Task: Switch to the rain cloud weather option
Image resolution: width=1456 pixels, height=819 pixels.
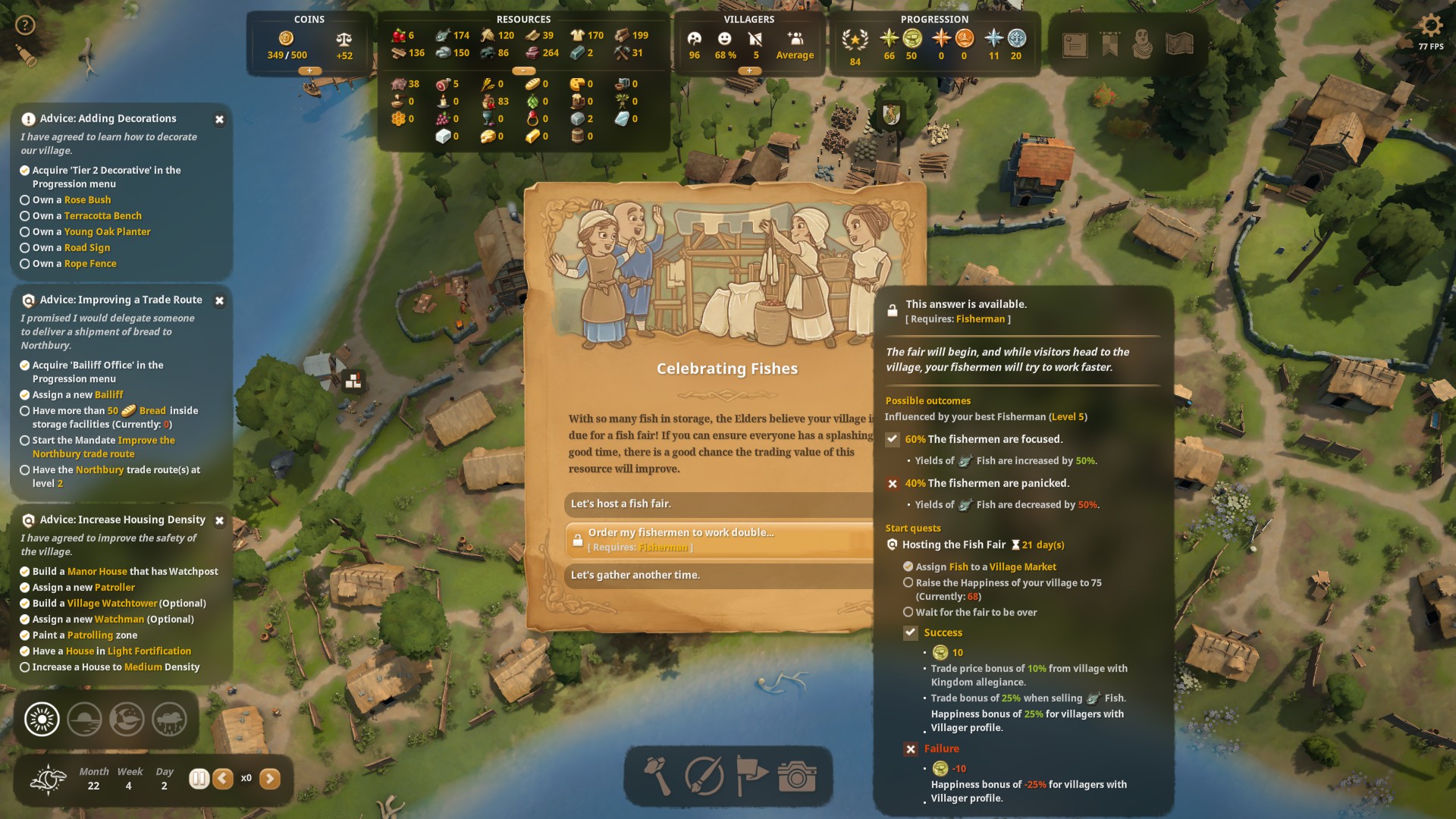Action: click(x=169, y=719)
